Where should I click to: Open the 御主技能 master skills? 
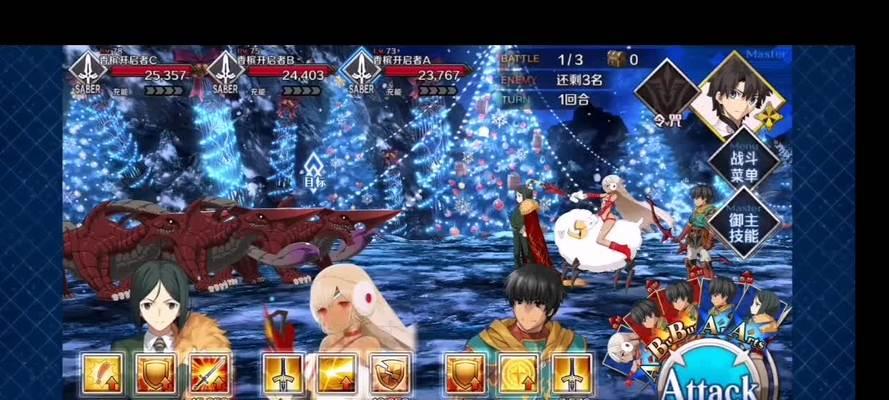pos(743,222)
